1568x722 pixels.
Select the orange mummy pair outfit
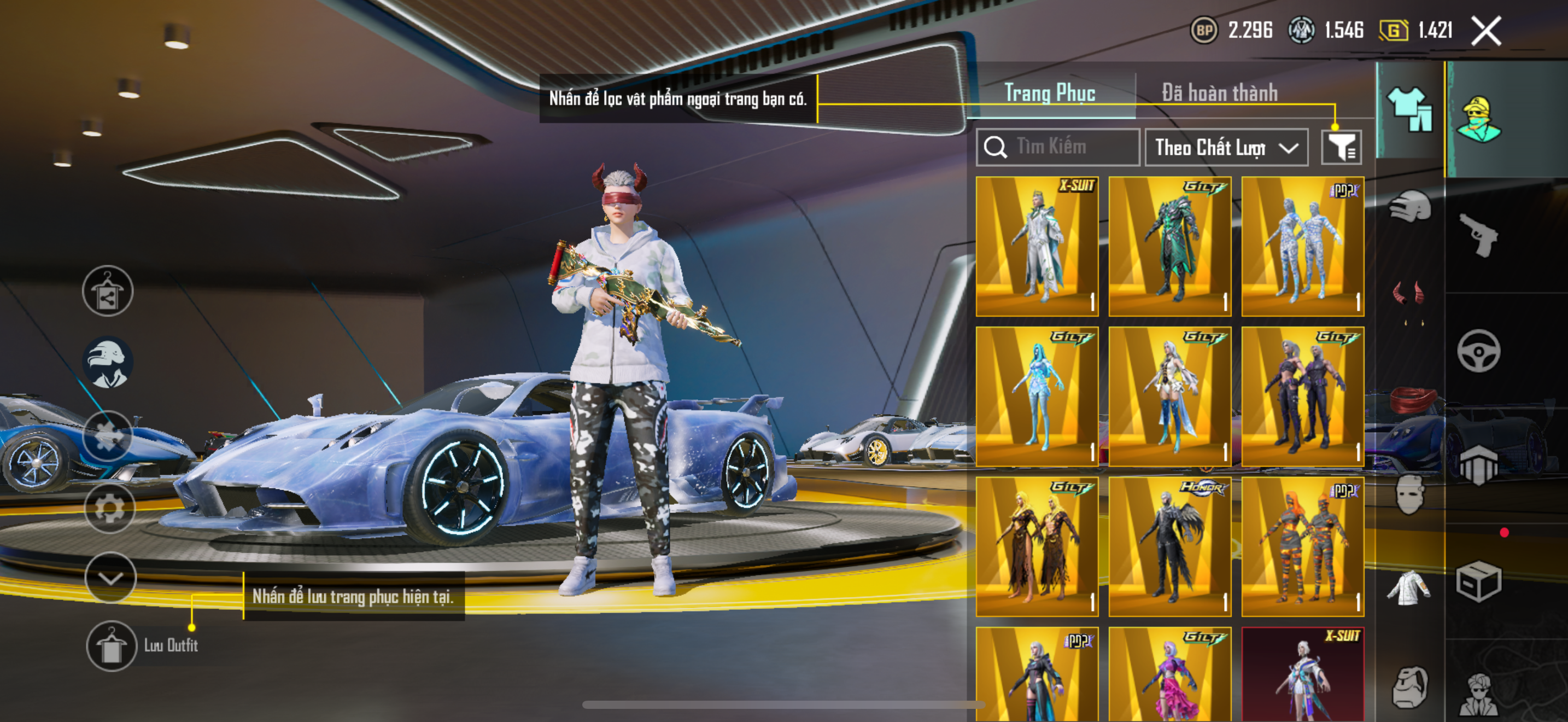[1302, 546]
